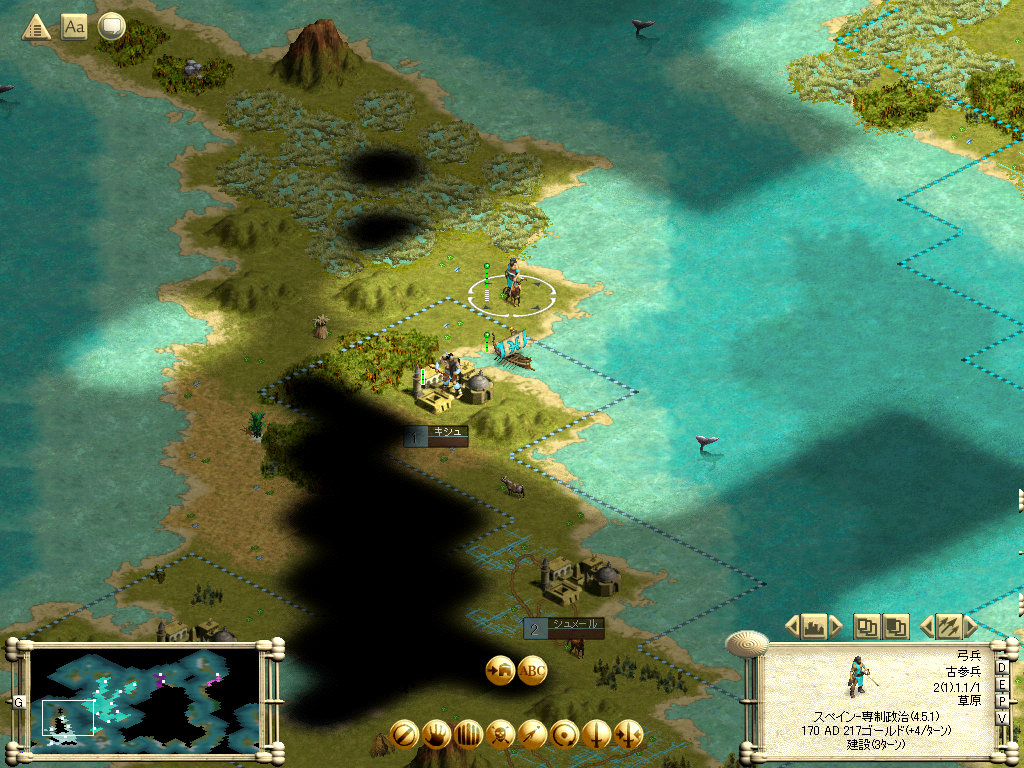Click the E button on info panel
1024x768 pixels.
click(1002, 685)
